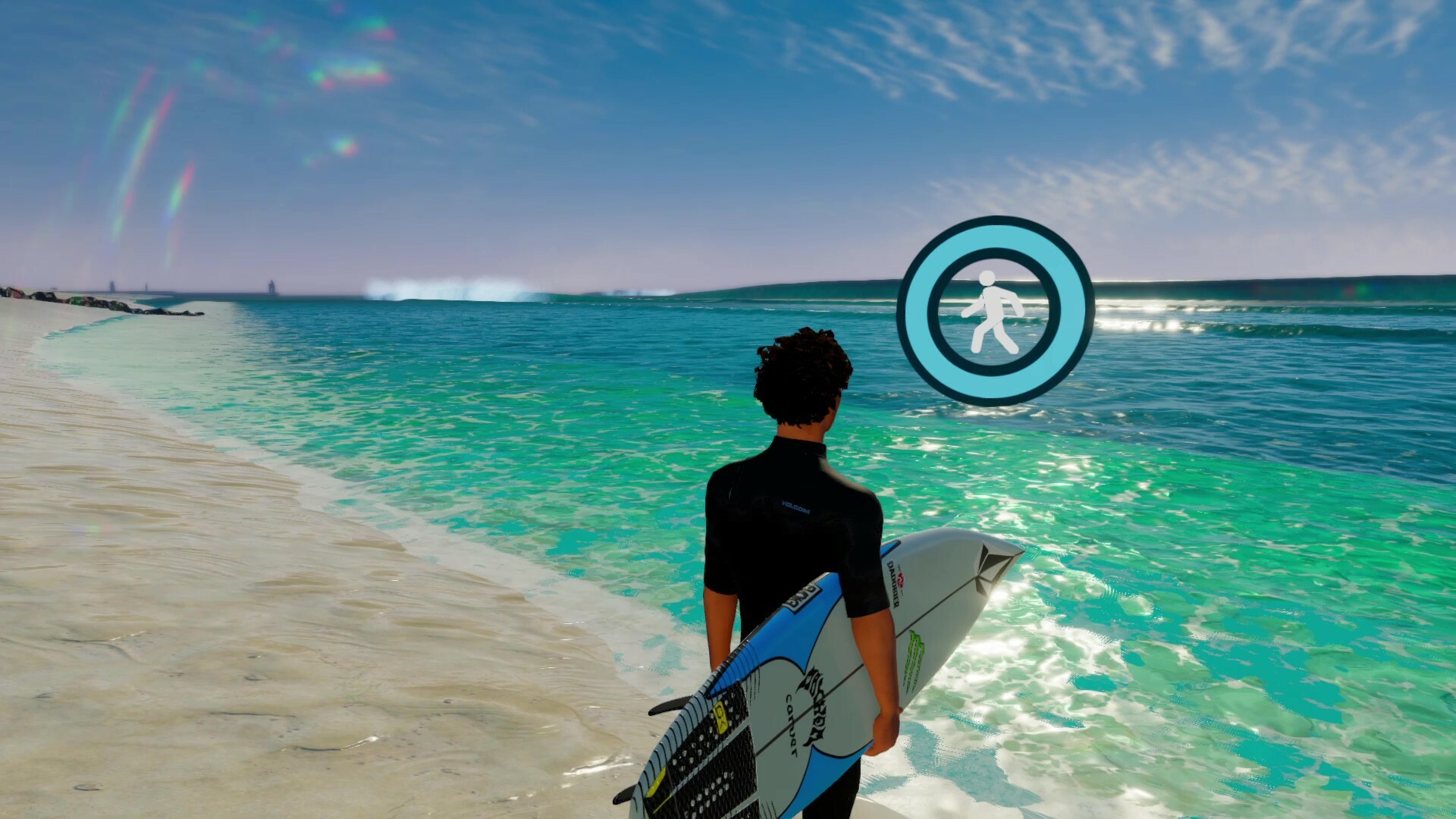Select the surfboard's side fin

671,704
